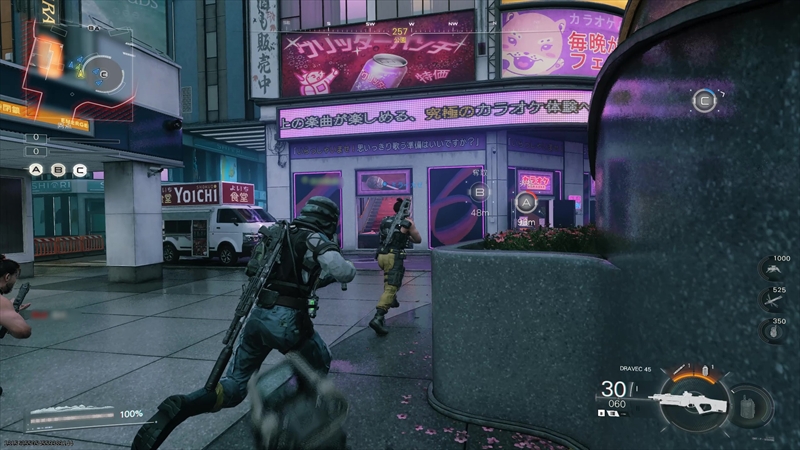The height and width of the screenshot is (450, 800).
Task: Activate the 525-point scorestreak icon
Action: tap(772, 300)
